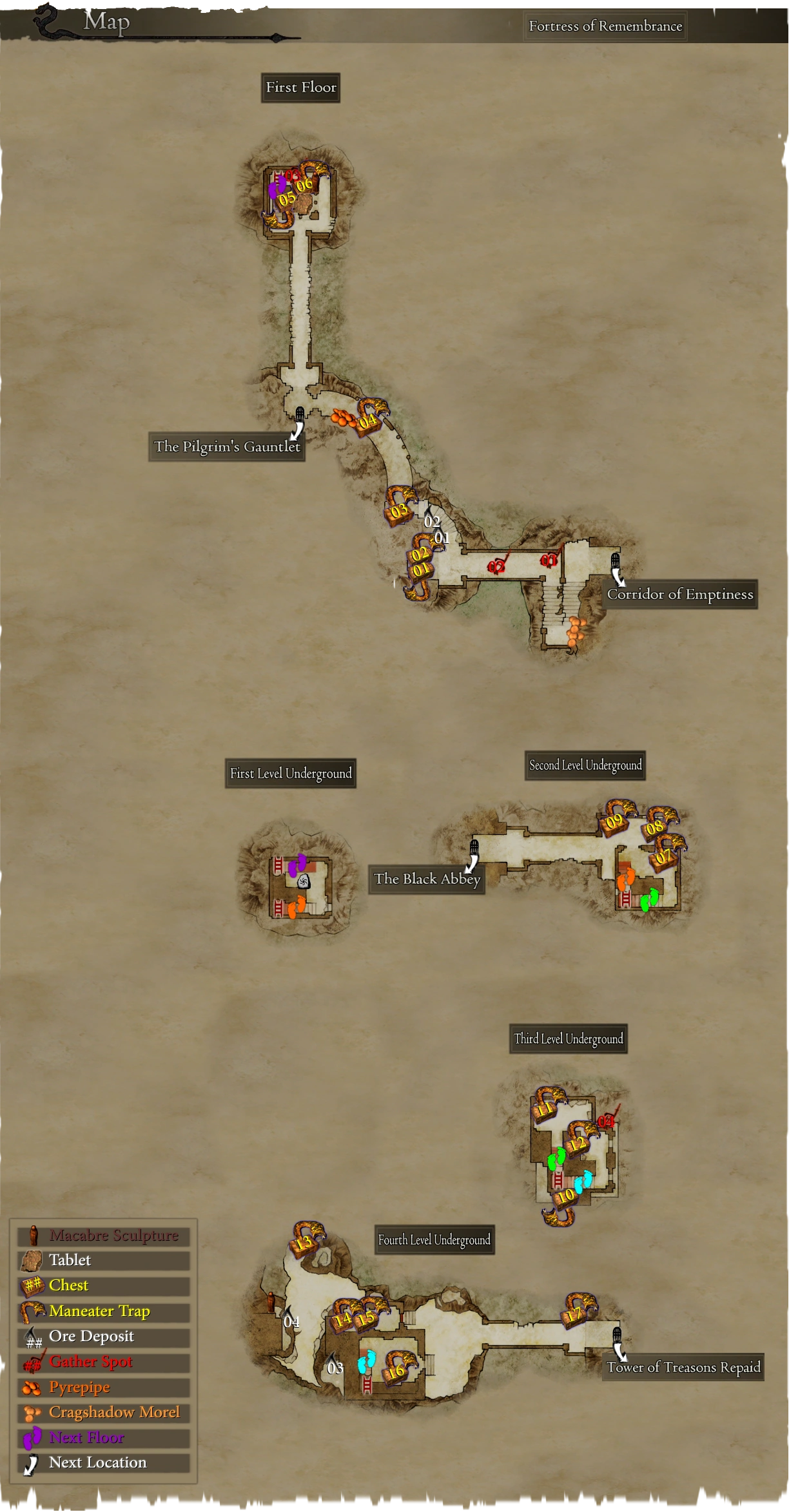
Task: Click the Macabre Sculpture legend entry
Action: click(x=113, y=1236)
